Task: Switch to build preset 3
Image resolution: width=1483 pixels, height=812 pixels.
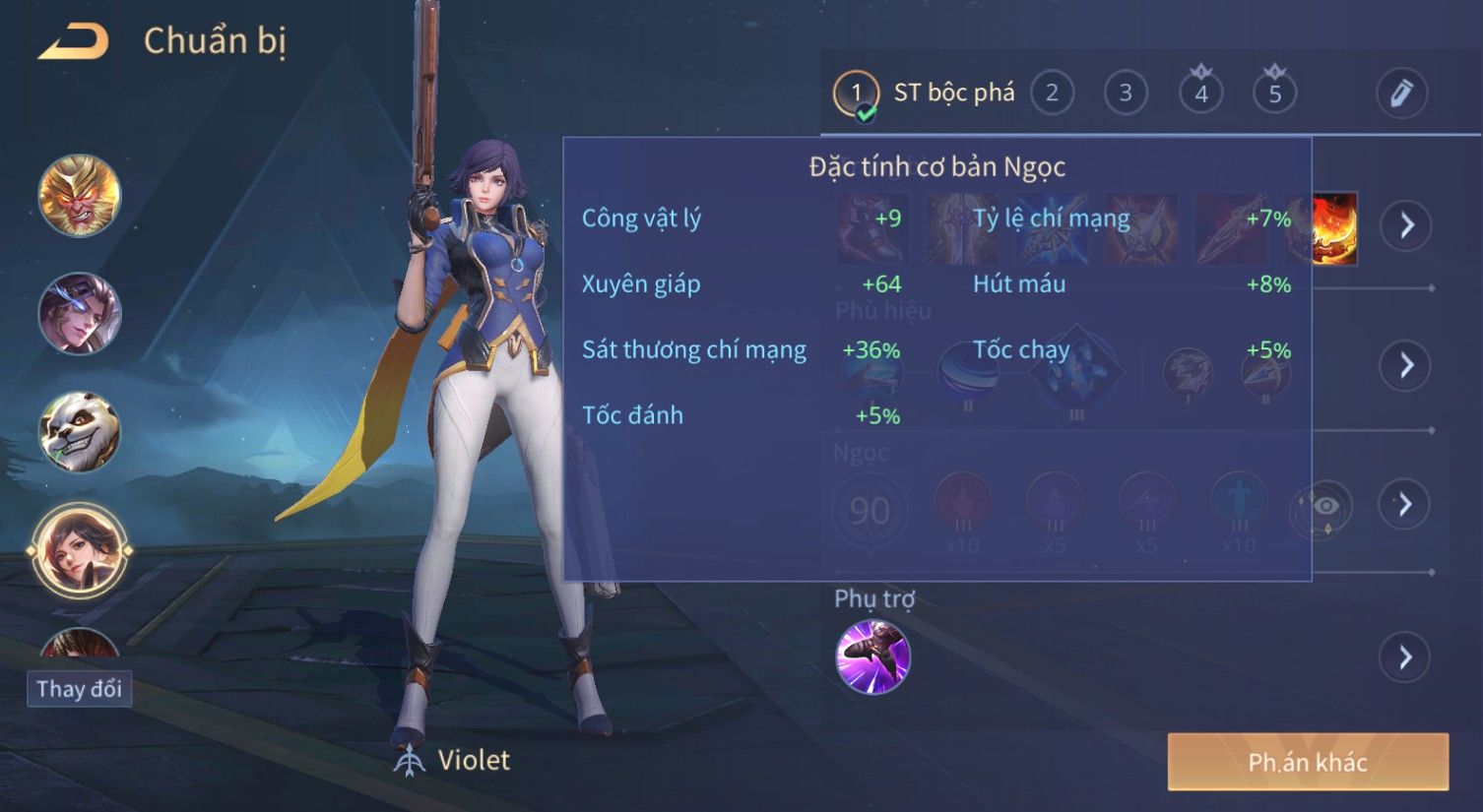Action: (1125, 94)
